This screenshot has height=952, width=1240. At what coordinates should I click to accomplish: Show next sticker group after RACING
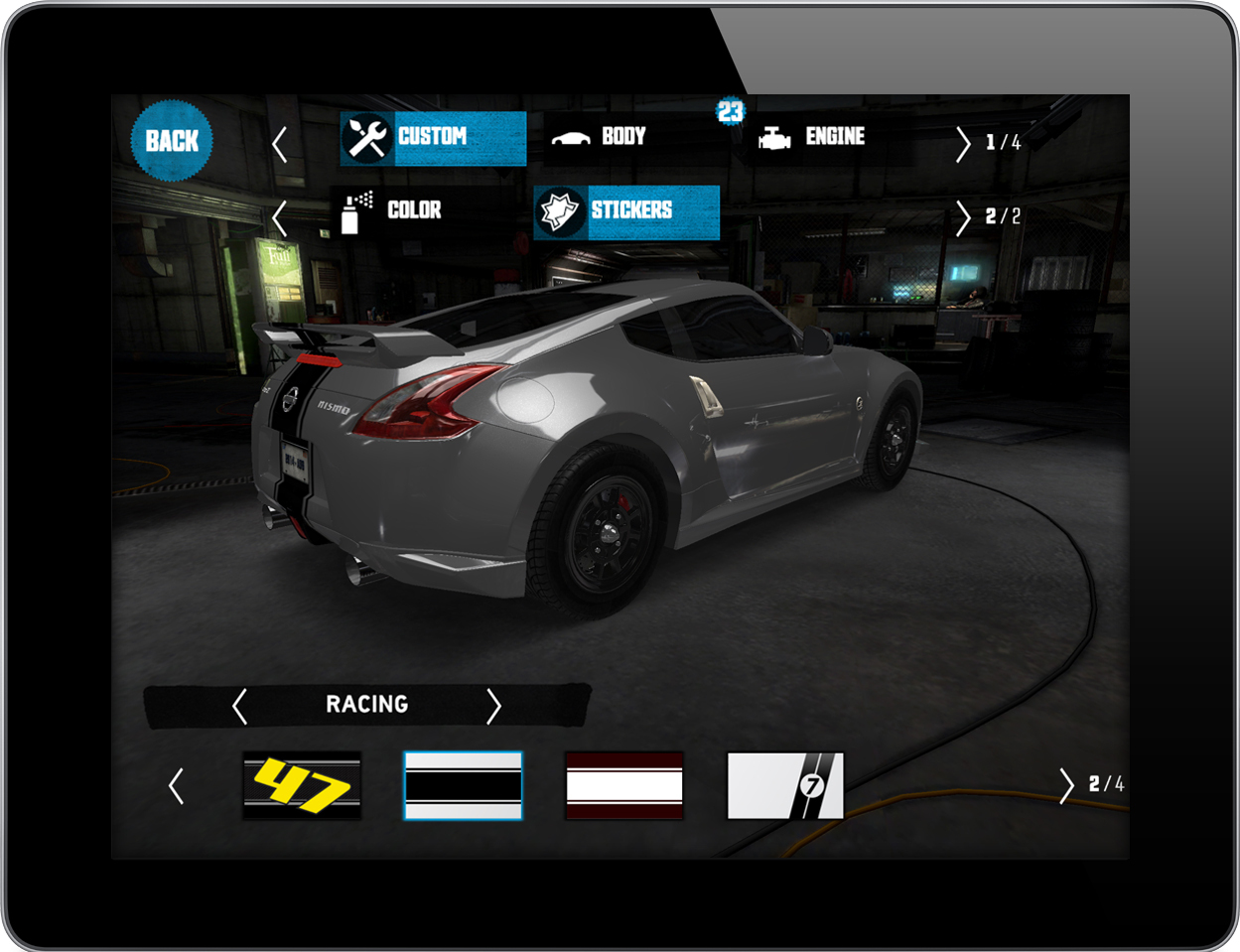(493, 706)
